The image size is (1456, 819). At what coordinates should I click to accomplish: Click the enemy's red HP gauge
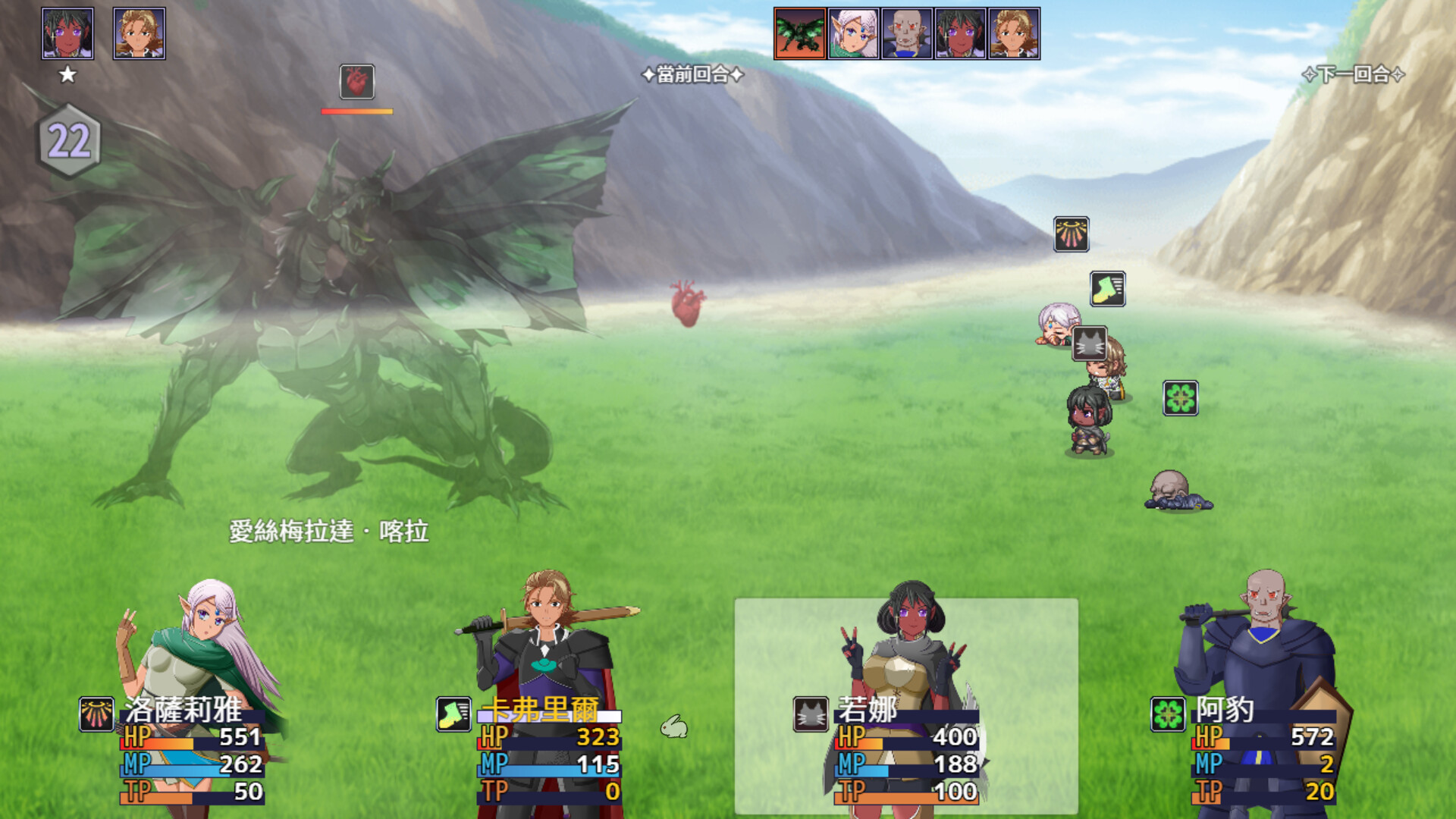click(x=356, y=110)
